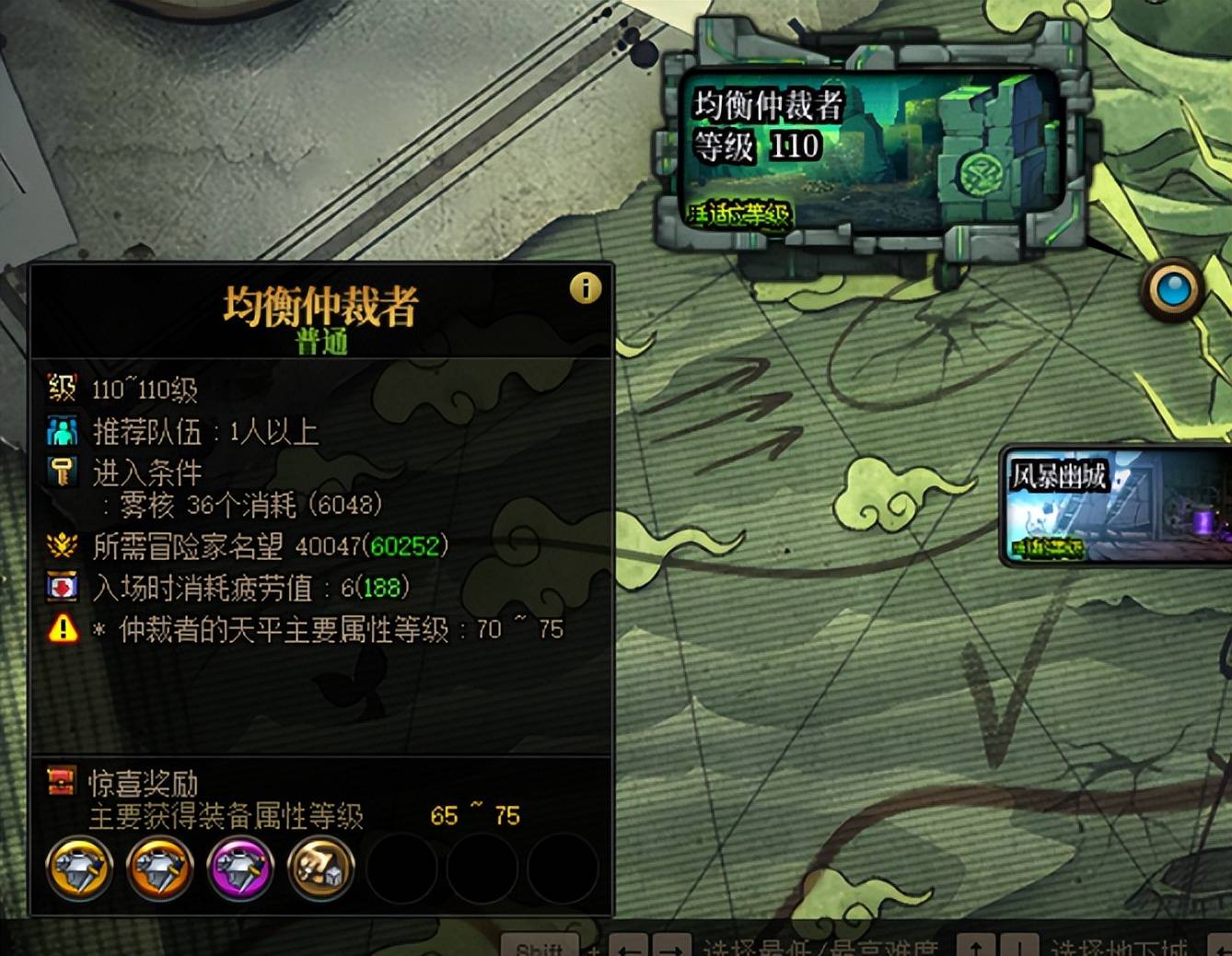The image size is (1232, 956).
Task: Click the fatigue cost icon beside 入场时消耗疲劳值
Action: pyautogui.click(x=61, y=587)
